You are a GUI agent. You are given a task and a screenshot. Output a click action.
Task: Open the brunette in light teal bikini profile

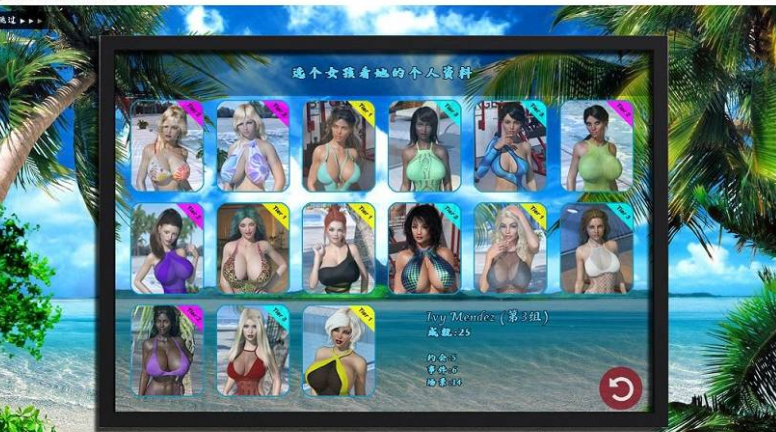[339, 146]
